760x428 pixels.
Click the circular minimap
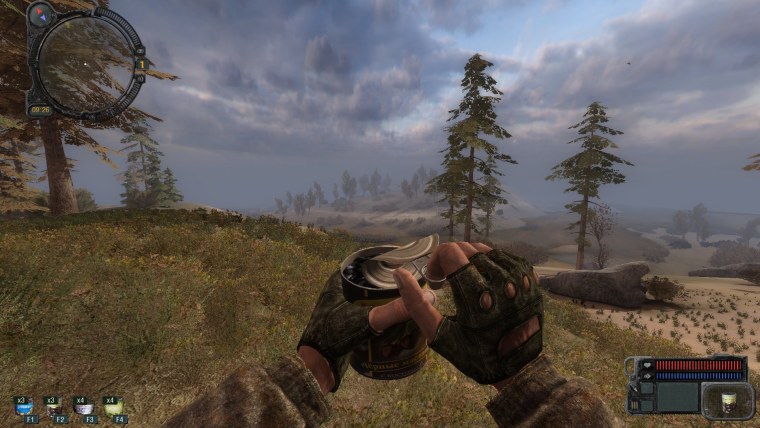tap(84, 63)
